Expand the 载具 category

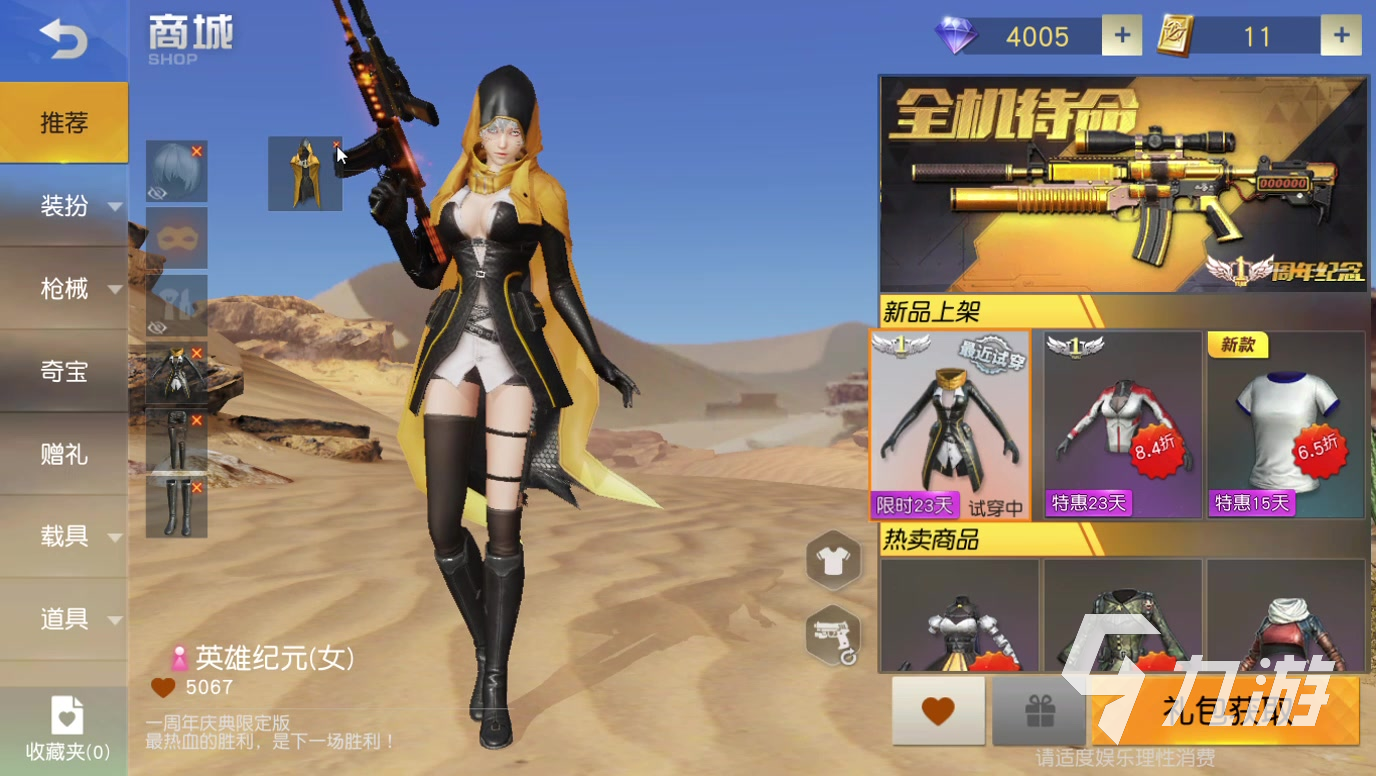tap(64, 536)
